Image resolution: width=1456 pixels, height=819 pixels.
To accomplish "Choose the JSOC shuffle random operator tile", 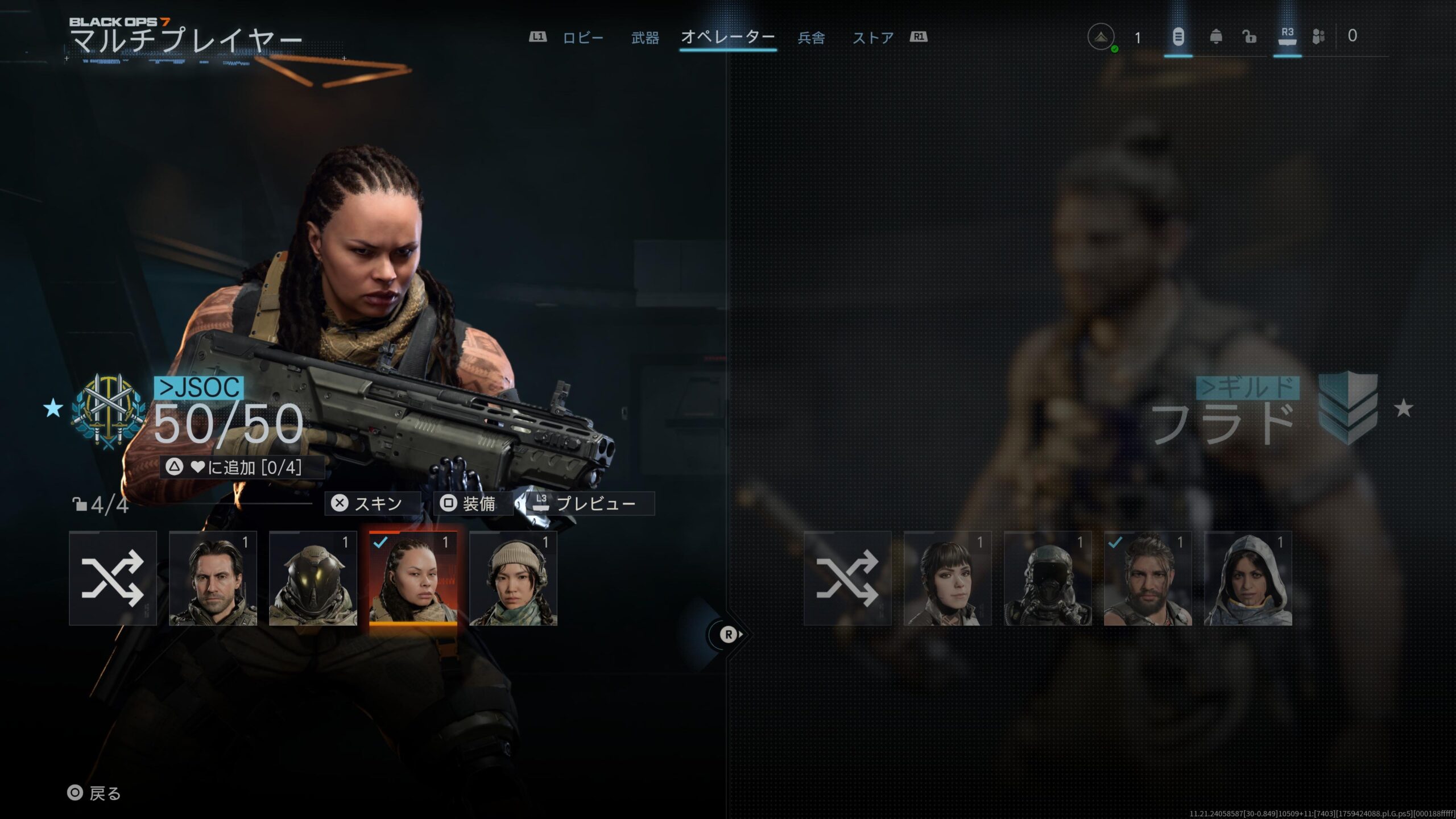I will [x=113, y=578].
